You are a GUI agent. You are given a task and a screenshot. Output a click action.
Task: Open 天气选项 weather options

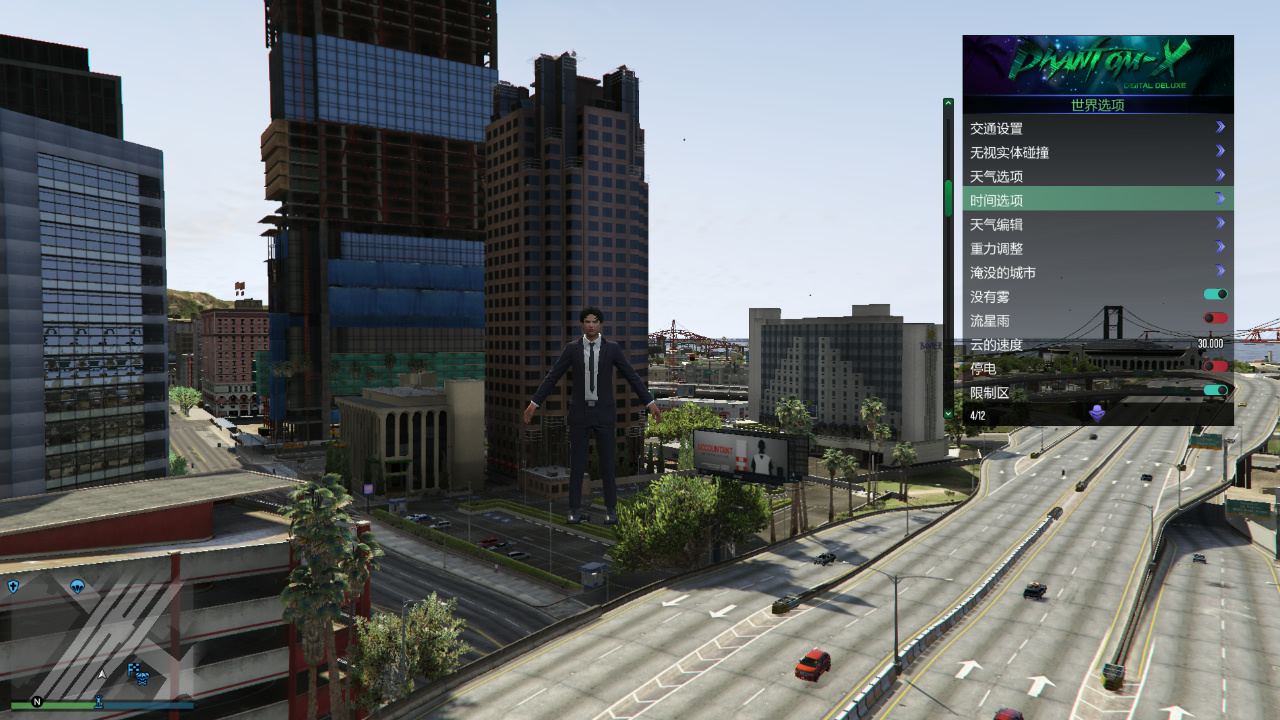[x=1097, y=176]
